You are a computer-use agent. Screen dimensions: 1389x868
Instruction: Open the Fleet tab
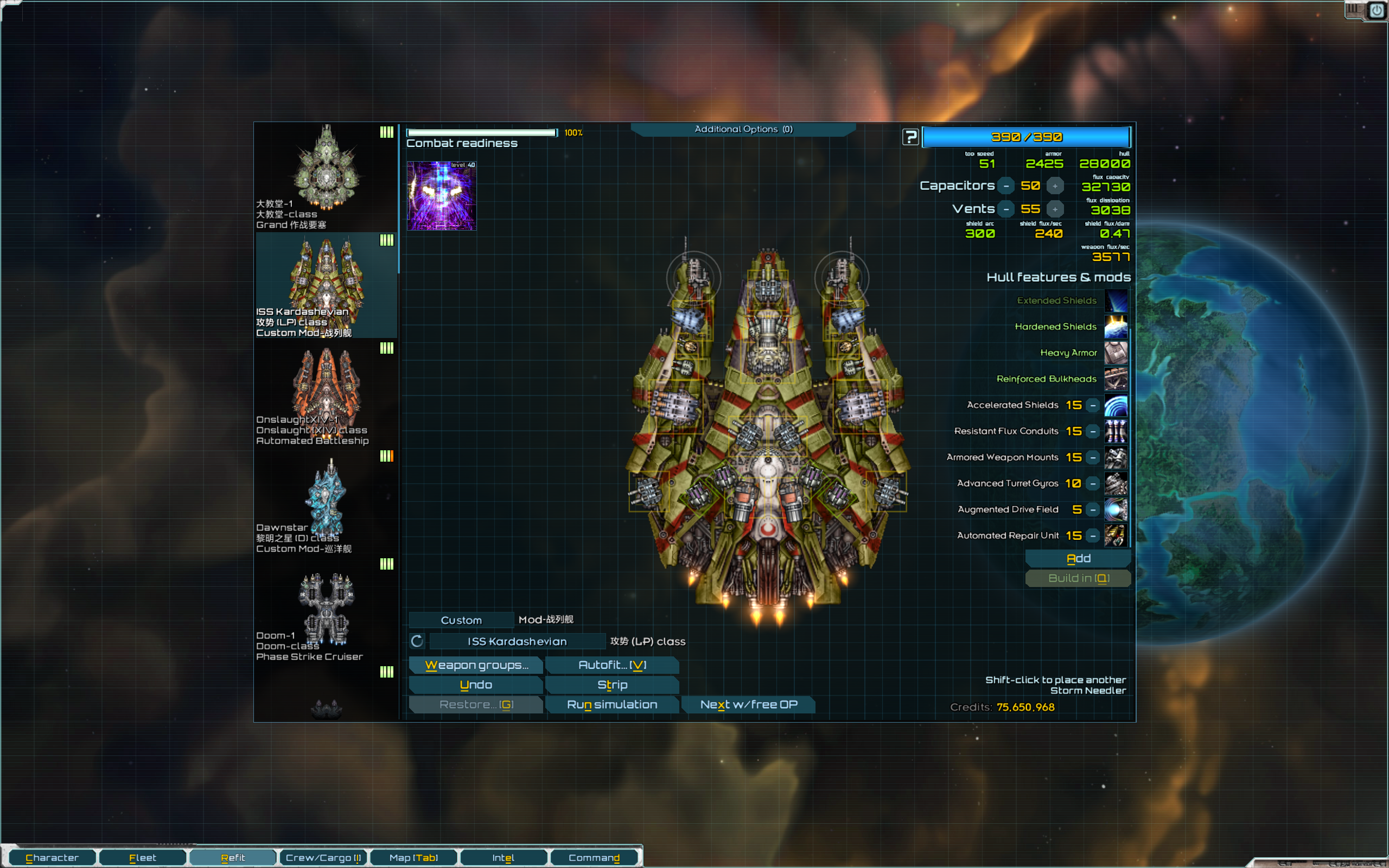(142, 858)
